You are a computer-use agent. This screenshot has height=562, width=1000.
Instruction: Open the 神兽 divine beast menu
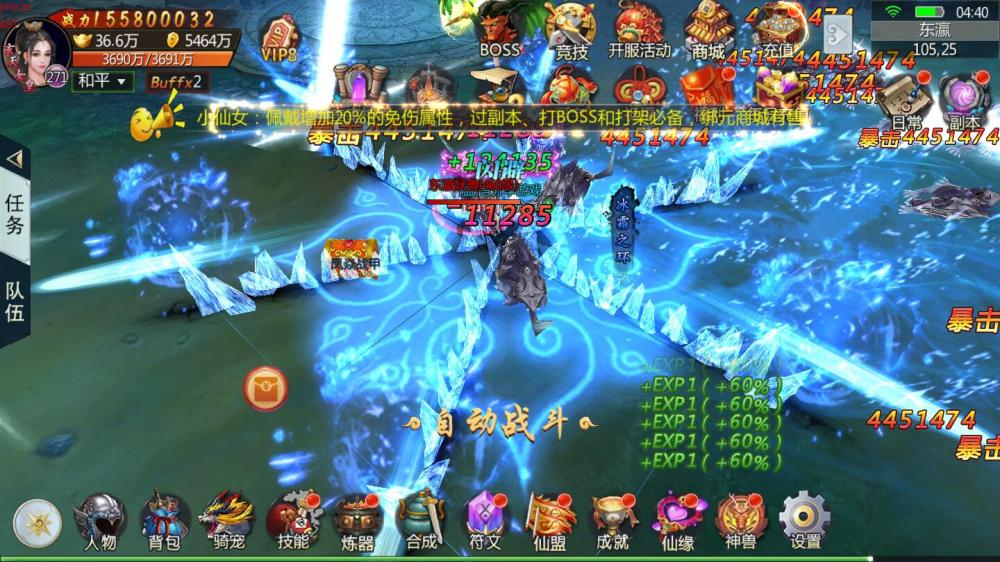pyautogui.click(x=741, y=520)
